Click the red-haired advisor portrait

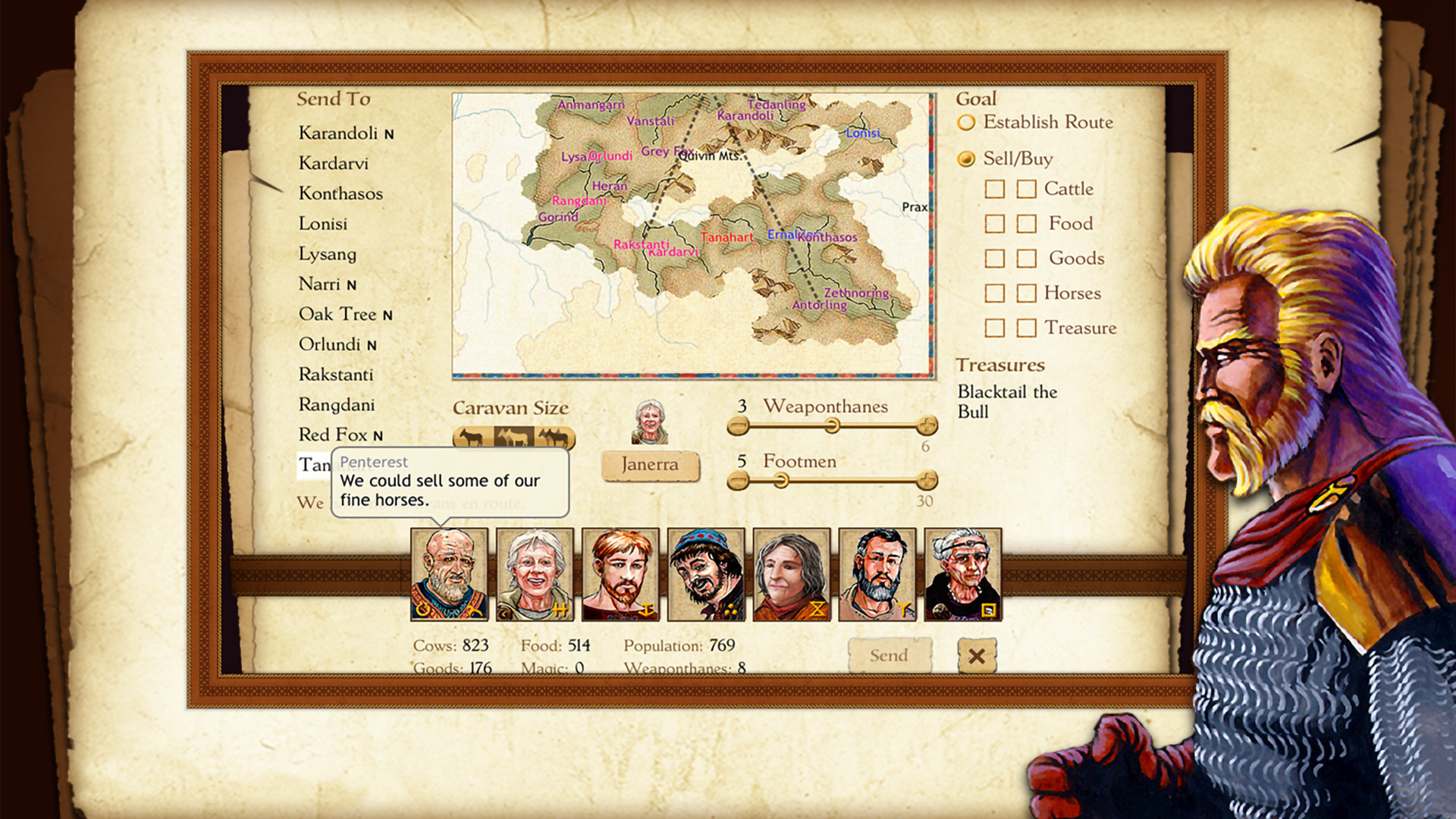click(620, 575)
